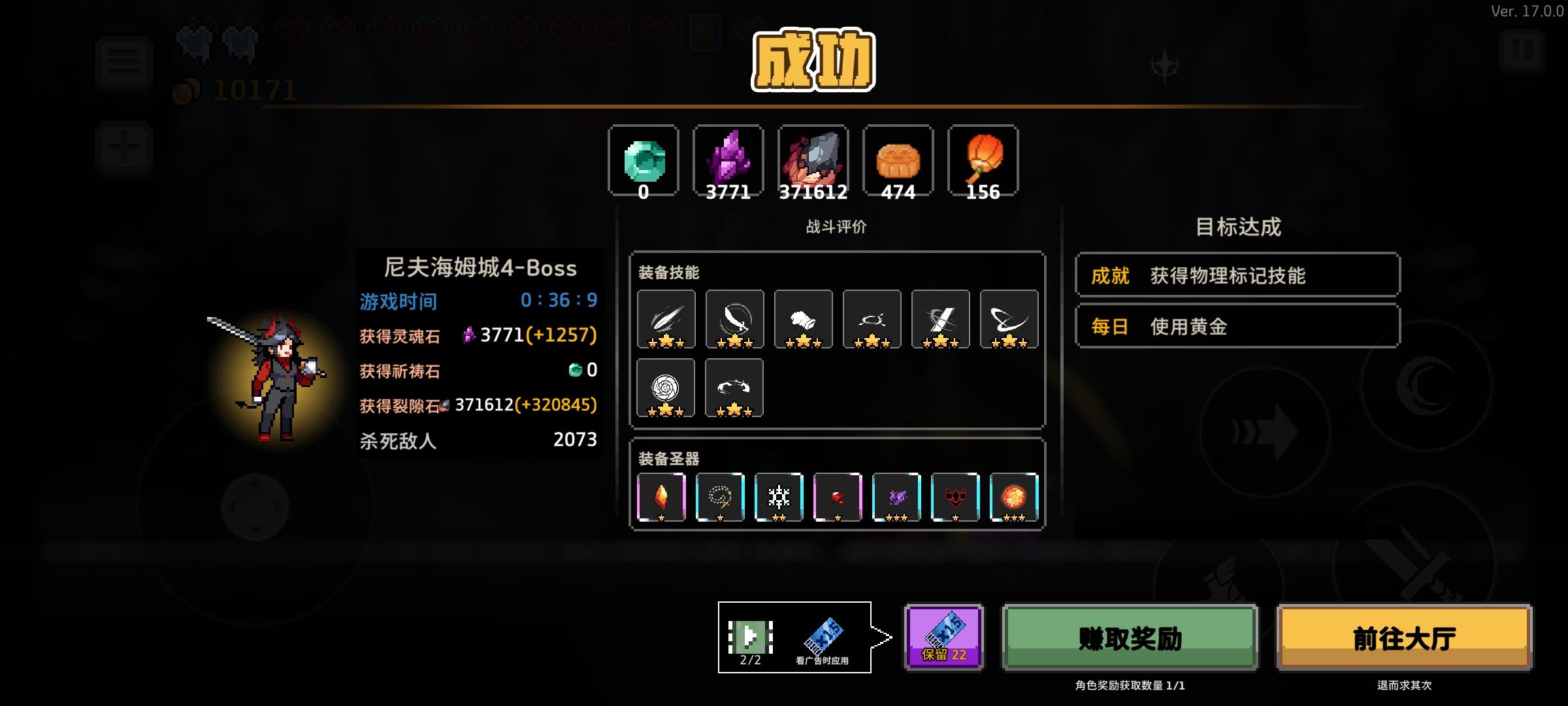Click the curved sword skill icon
1568x706 pixels.
tap(734, 318)
